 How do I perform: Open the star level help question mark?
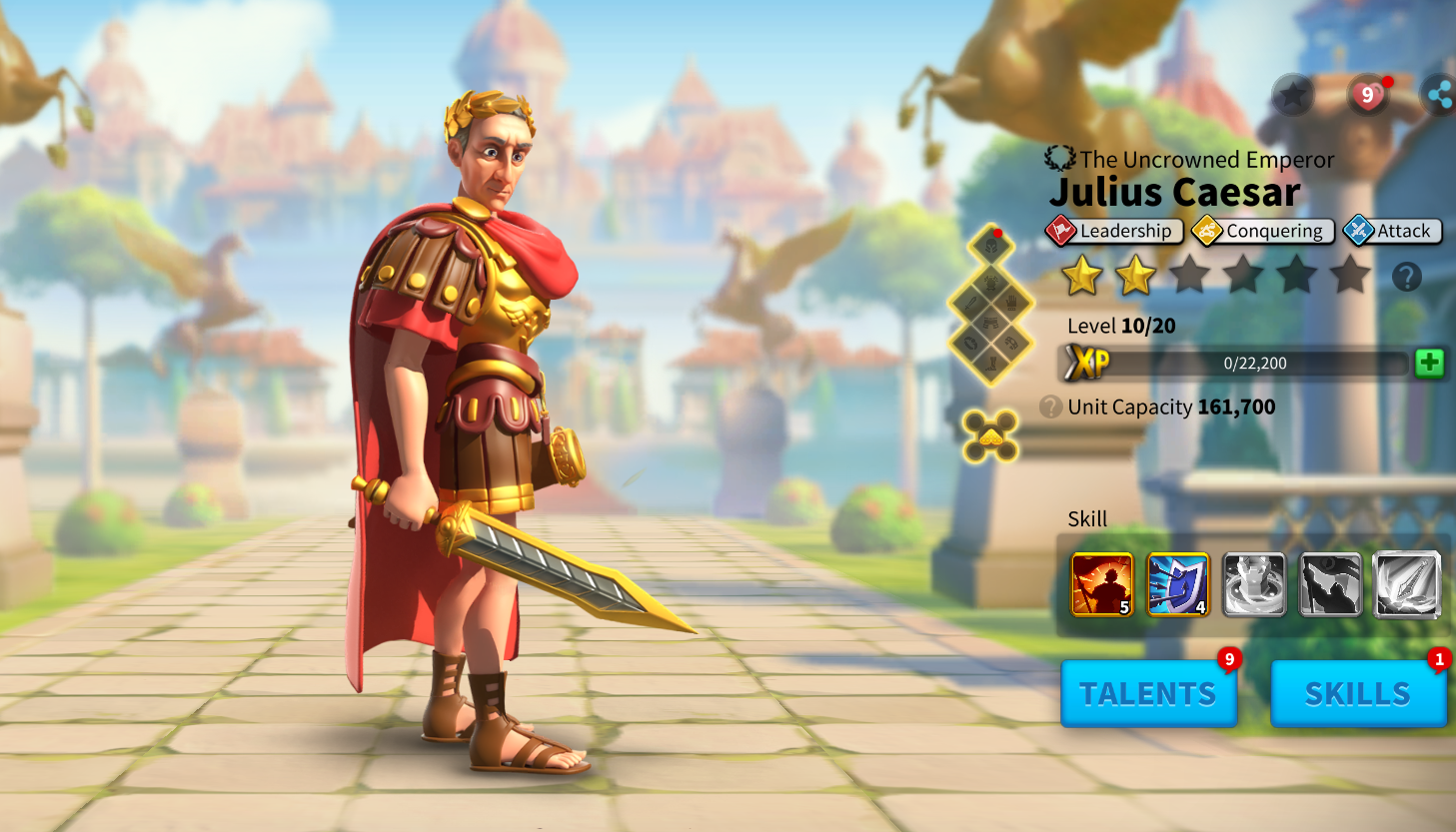(x=1406, y=277)
